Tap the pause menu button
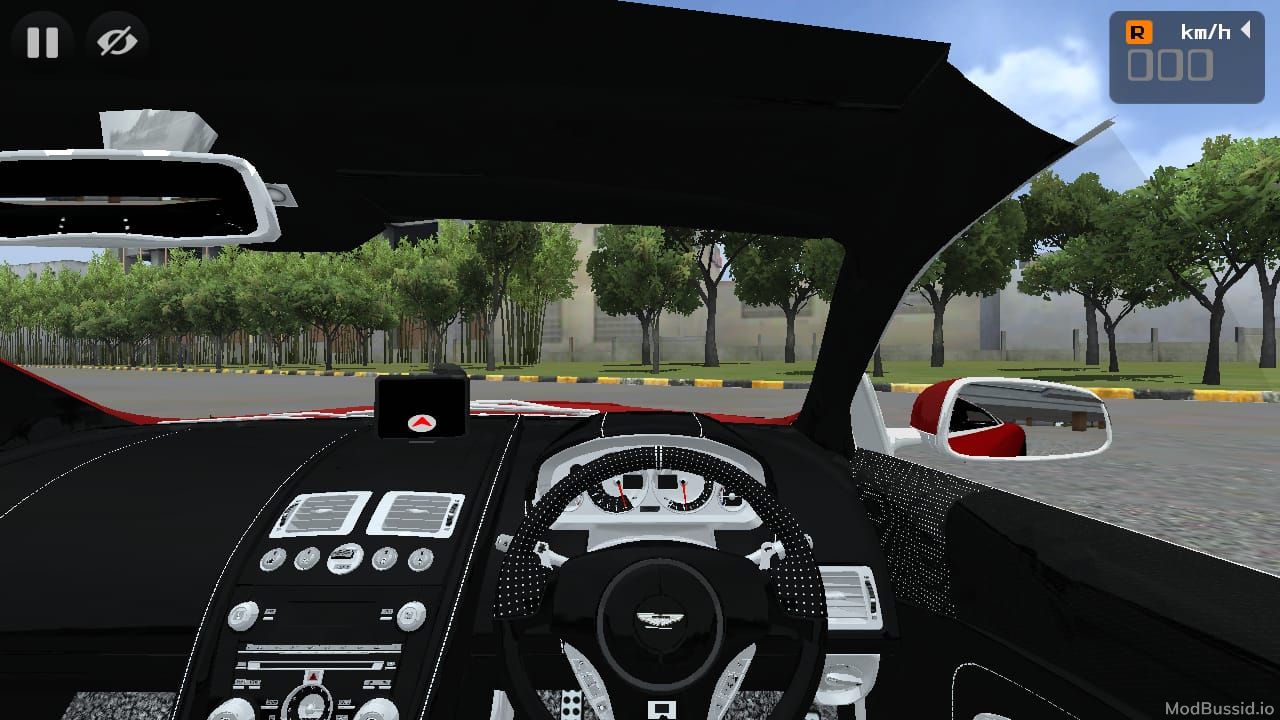Image resolution: width=1280 pixels, height=720 pixels. click(x=40, y=41)
